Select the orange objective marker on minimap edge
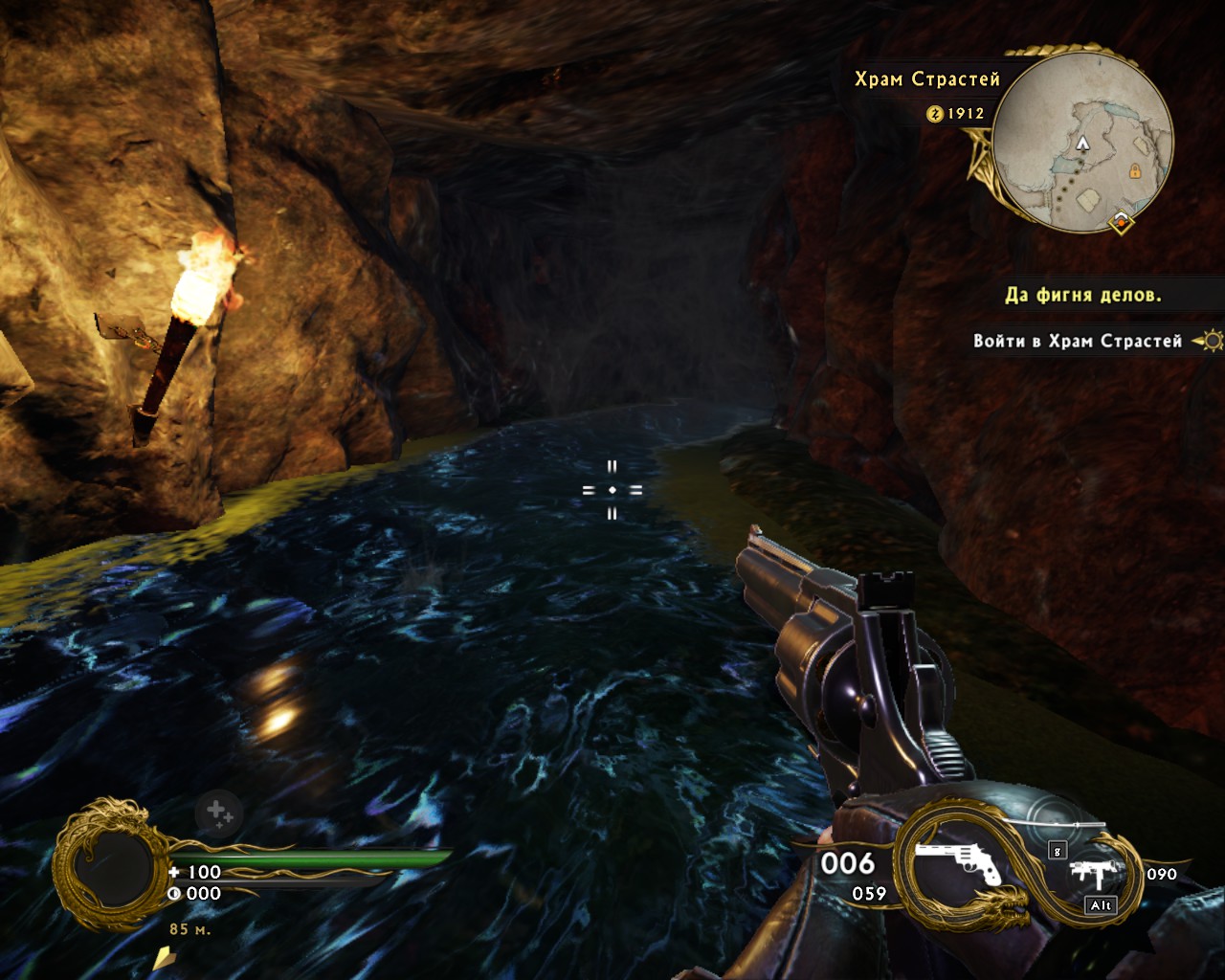Screen dimensions: 1225x980 [x=1121, y=223]
